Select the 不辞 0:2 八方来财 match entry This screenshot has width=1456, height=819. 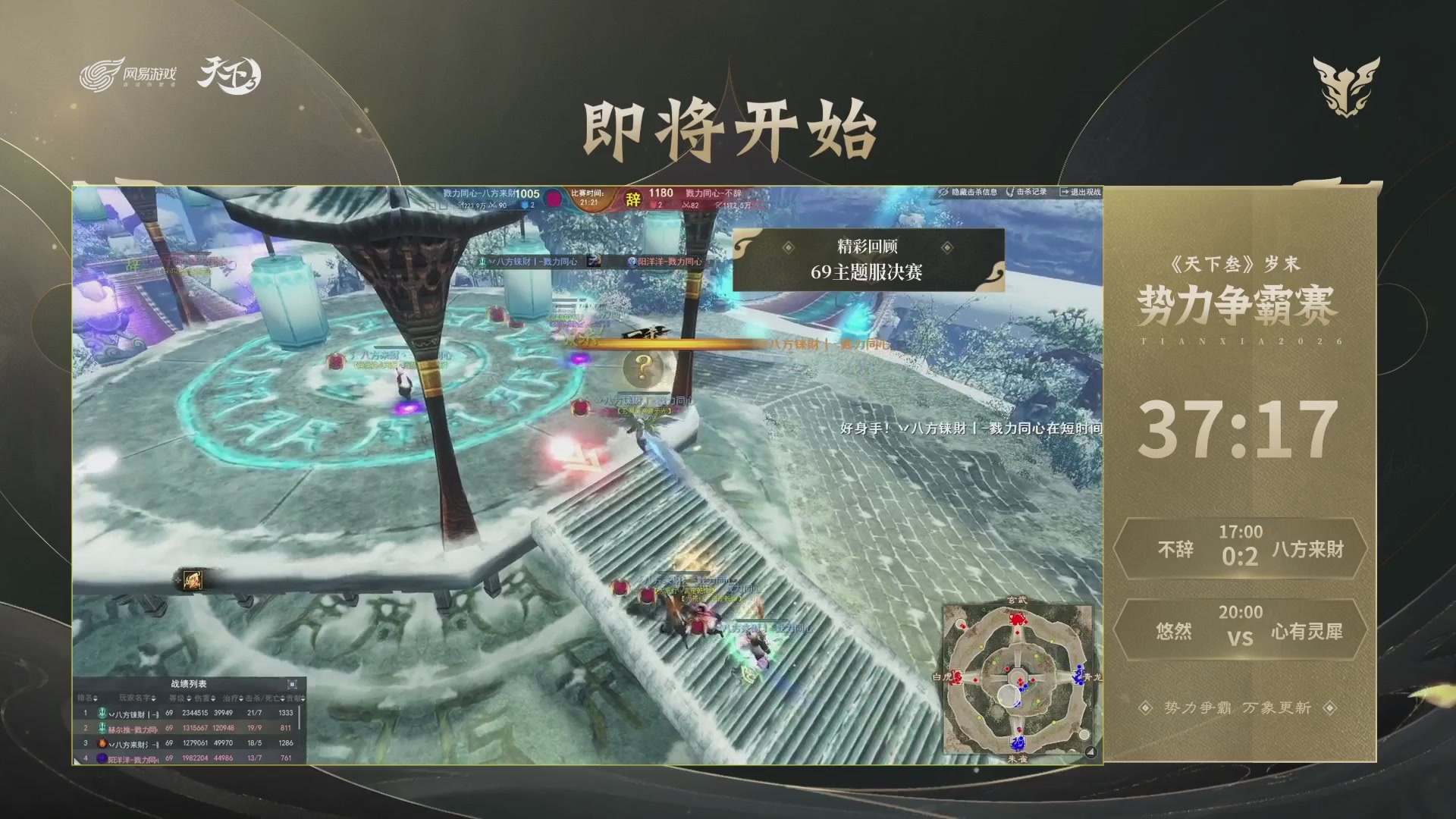tap(1239, 550)
